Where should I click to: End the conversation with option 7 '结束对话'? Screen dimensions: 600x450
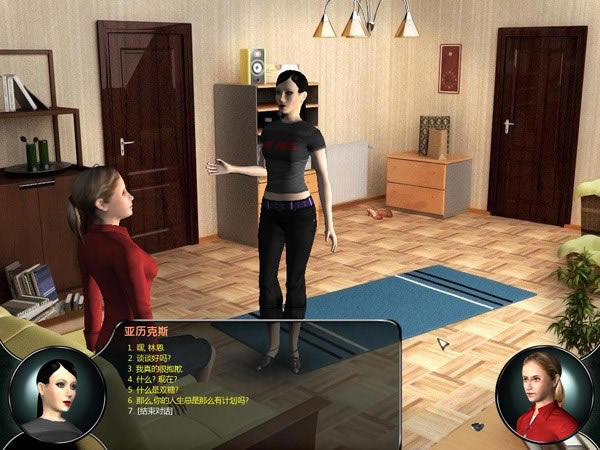click(155, 411)
